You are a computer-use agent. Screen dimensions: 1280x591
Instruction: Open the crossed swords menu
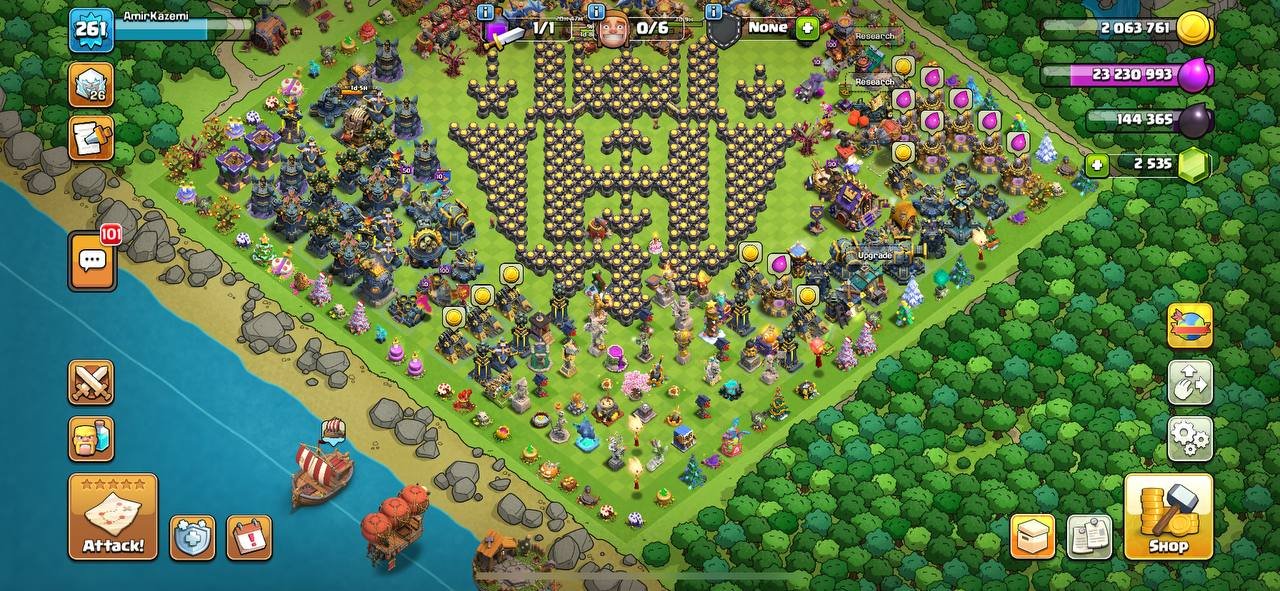[91, 382]
